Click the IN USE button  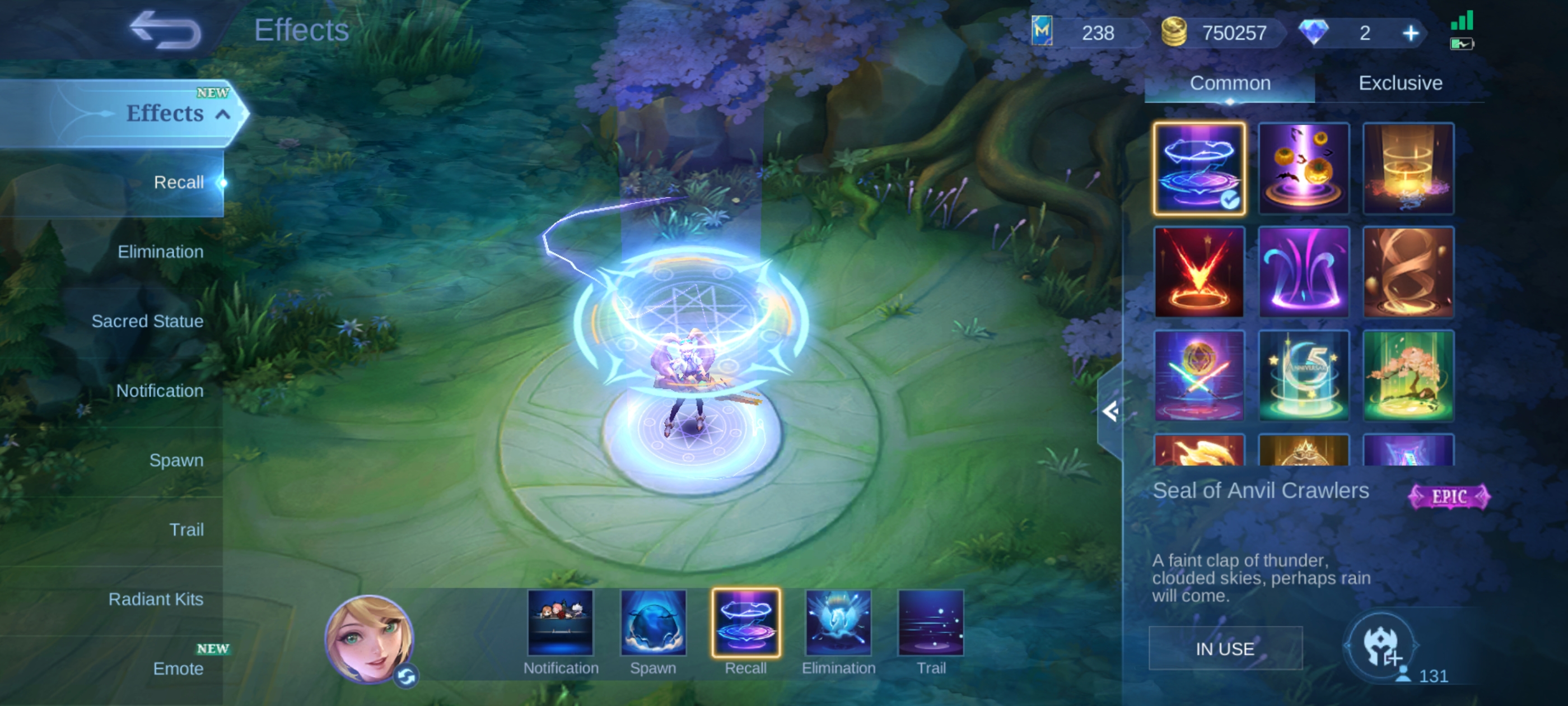coord(1225,649)
